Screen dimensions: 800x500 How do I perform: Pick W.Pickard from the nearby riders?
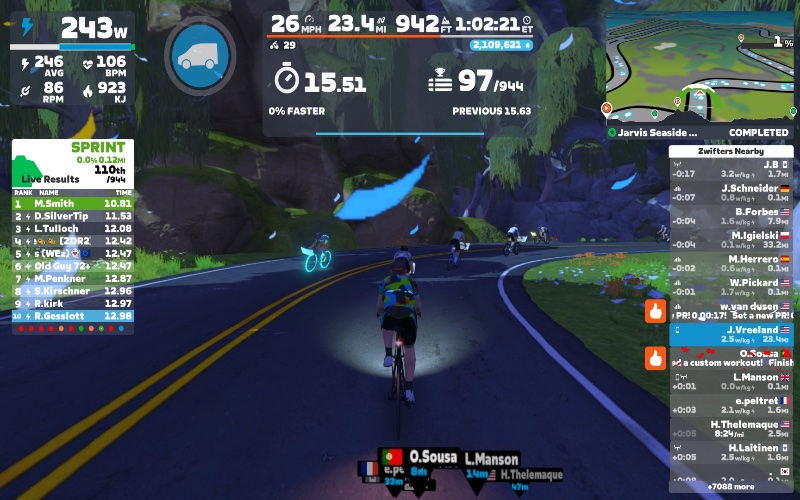click(x=731, y=287)
